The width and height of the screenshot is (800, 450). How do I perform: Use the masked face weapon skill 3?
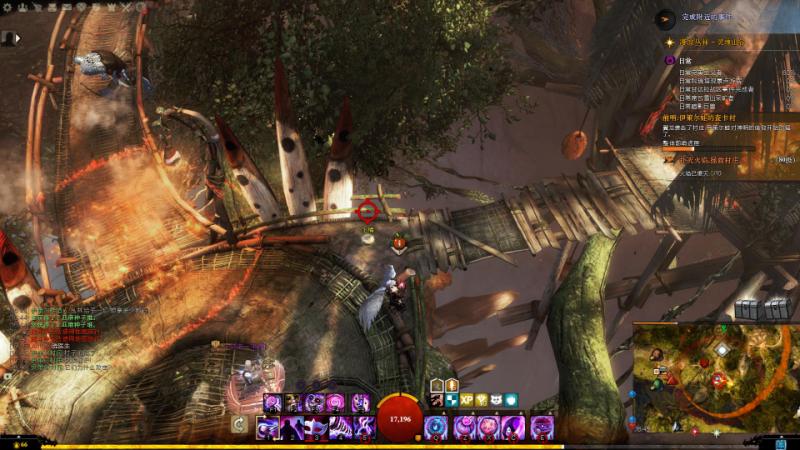coord(316,428)
